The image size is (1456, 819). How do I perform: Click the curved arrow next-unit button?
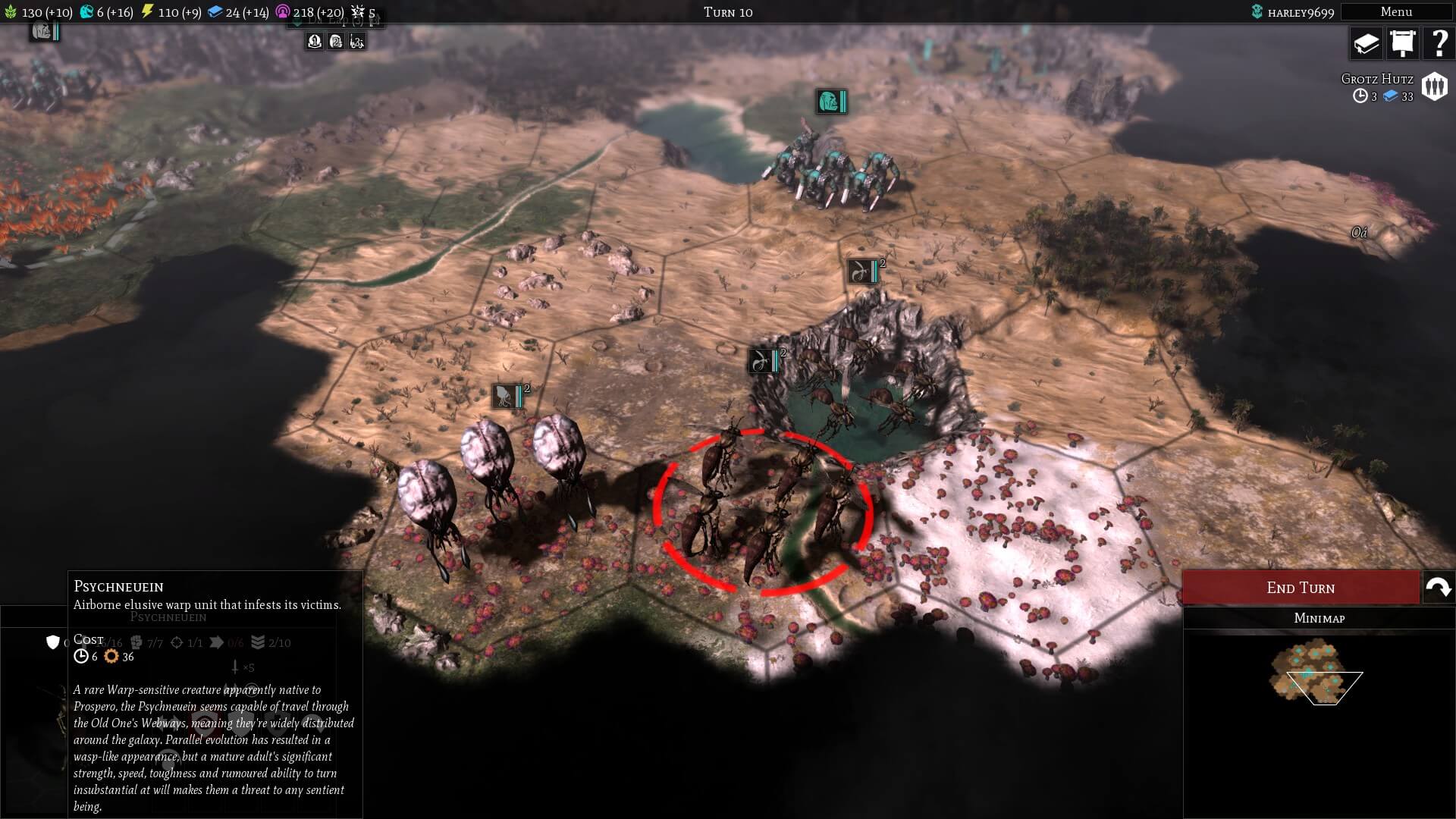coord(1439,588)
